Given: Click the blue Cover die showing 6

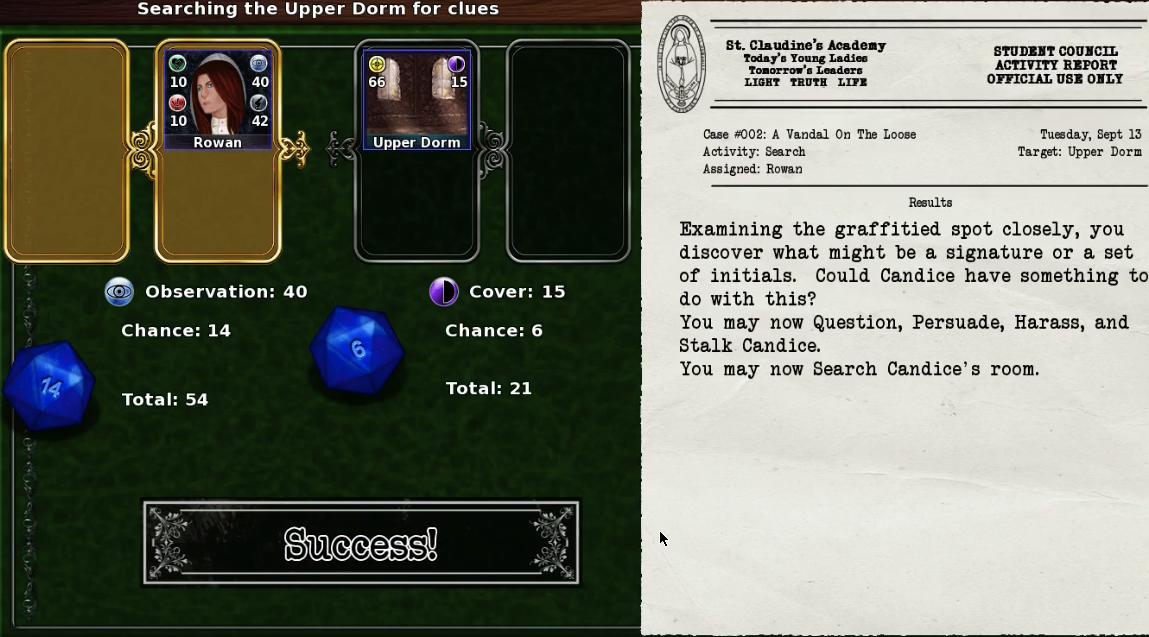Looking at the screenshot, I should [356, 349].
